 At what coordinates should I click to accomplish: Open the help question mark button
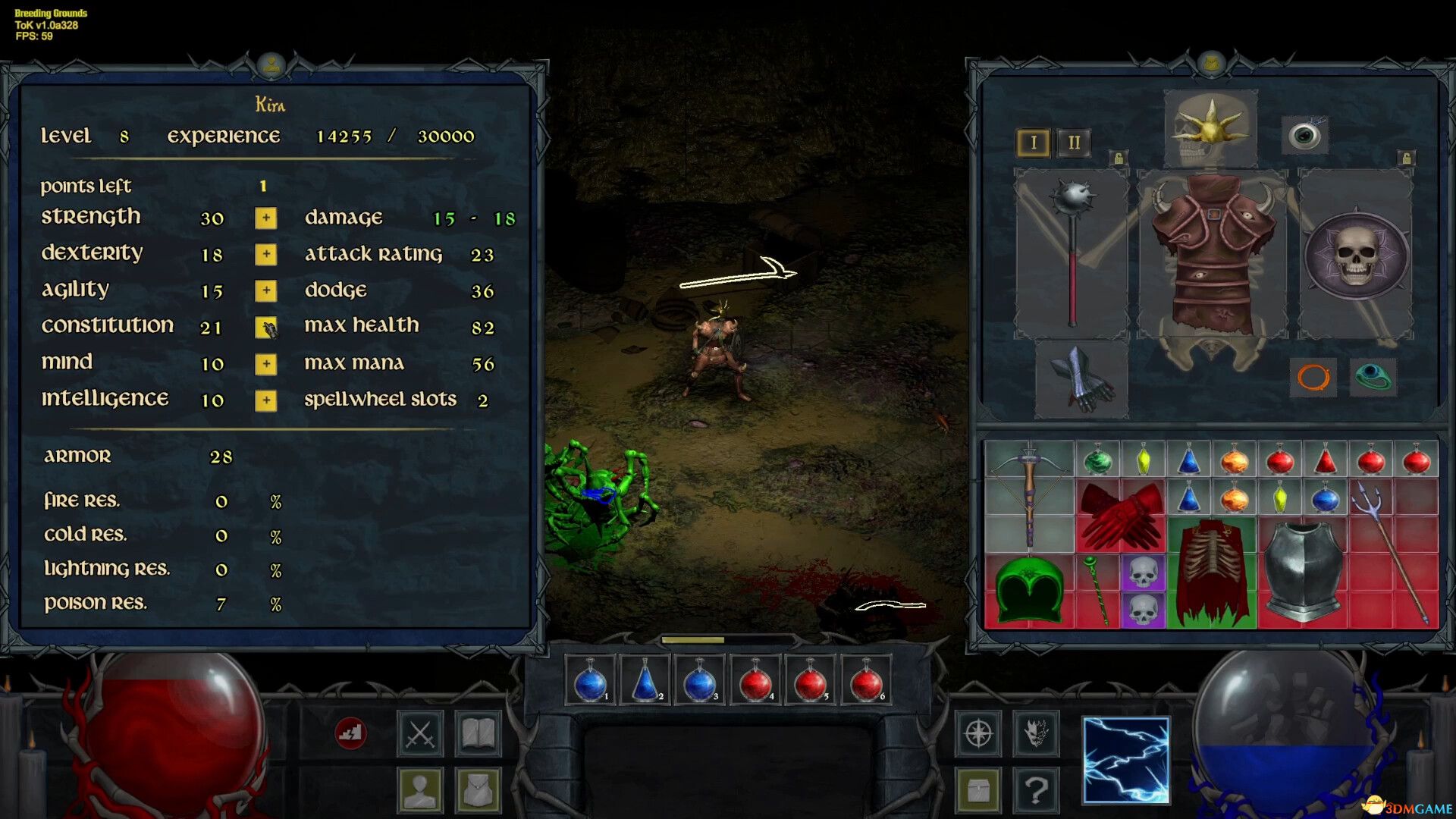pos(1036,790)
